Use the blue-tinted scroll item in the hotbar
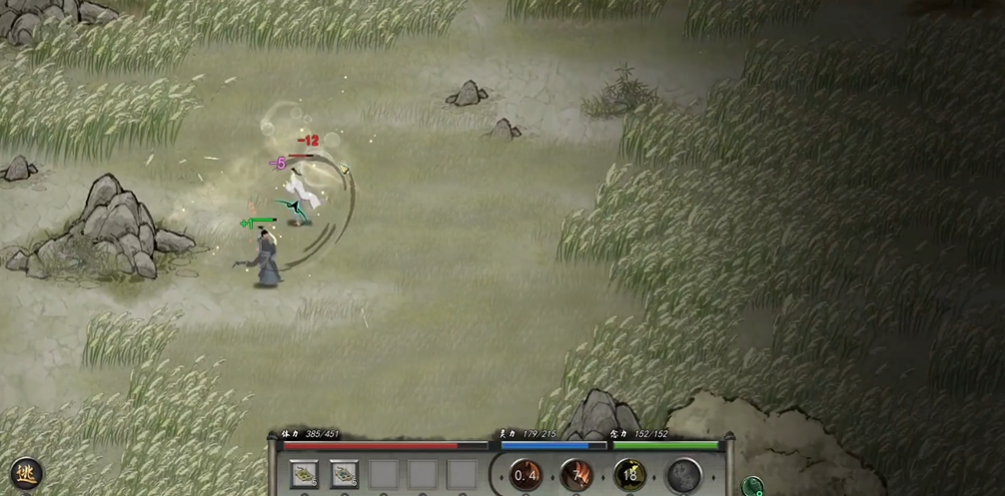This screenshot has height=496, width=1005. (344, 474)
